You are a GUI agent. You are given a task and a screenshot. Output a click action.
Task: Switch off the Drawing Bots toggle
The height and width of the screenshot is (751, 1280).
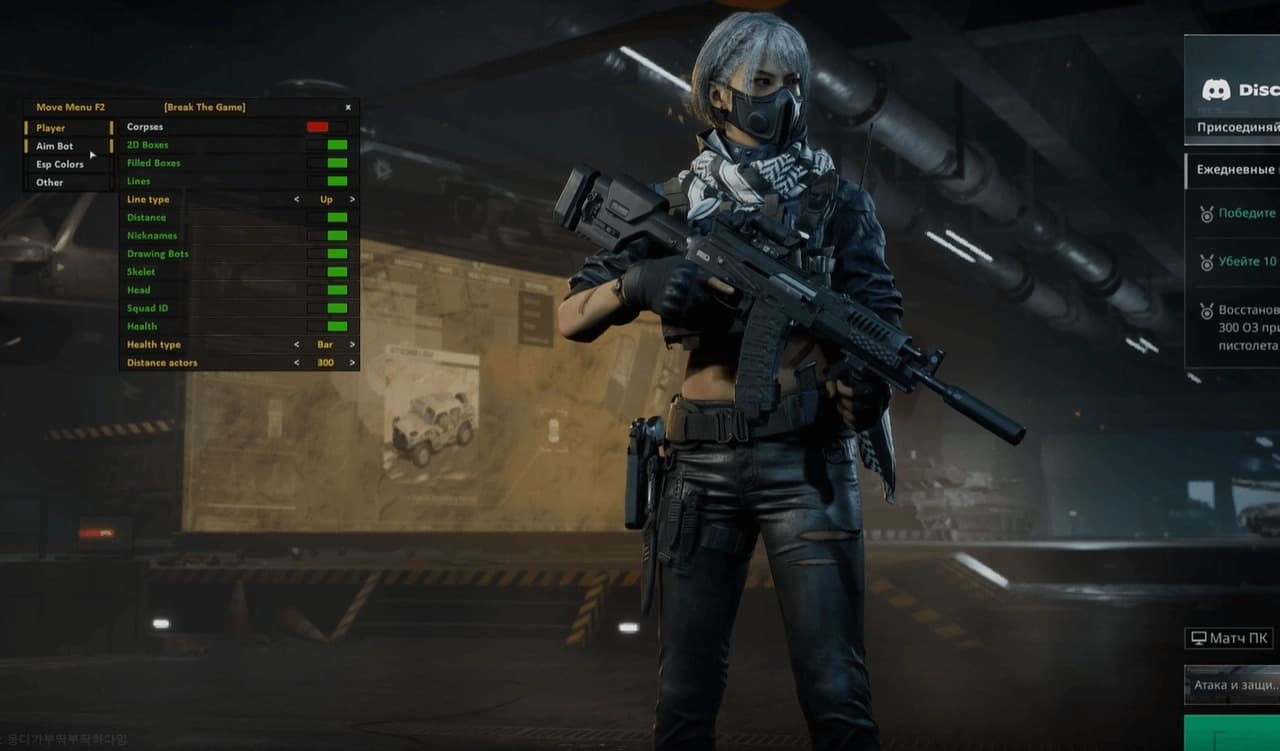[x=337, y=254]
